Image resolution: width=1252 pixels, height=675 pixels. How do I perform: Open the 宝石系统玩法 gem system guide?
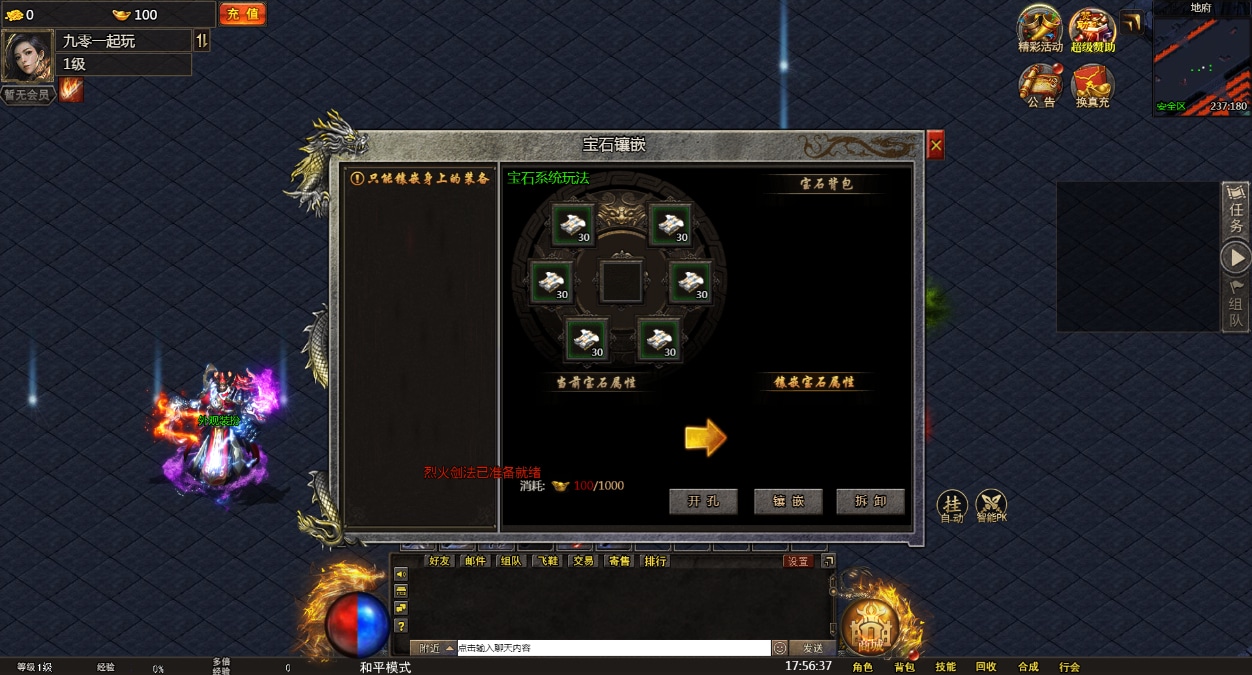tap(548, 178)
